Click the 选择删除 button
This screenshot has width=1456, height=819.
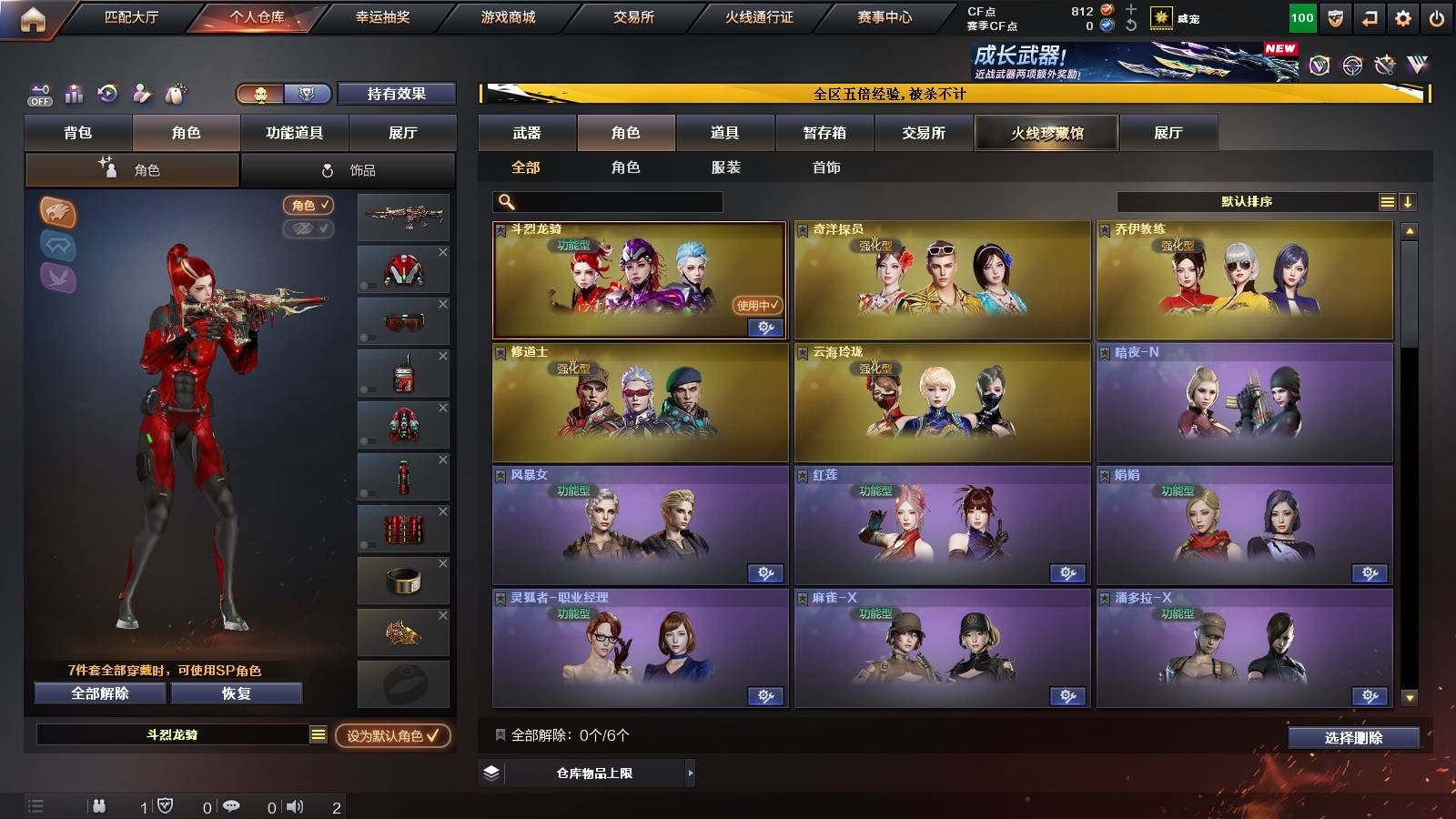tap(1353, 738)
